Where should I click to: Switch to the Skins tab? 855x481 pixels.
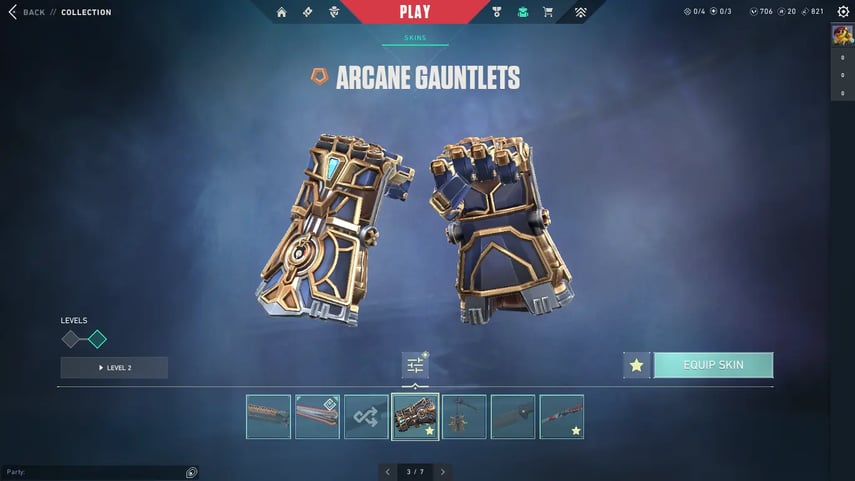(x=414, y=38)
